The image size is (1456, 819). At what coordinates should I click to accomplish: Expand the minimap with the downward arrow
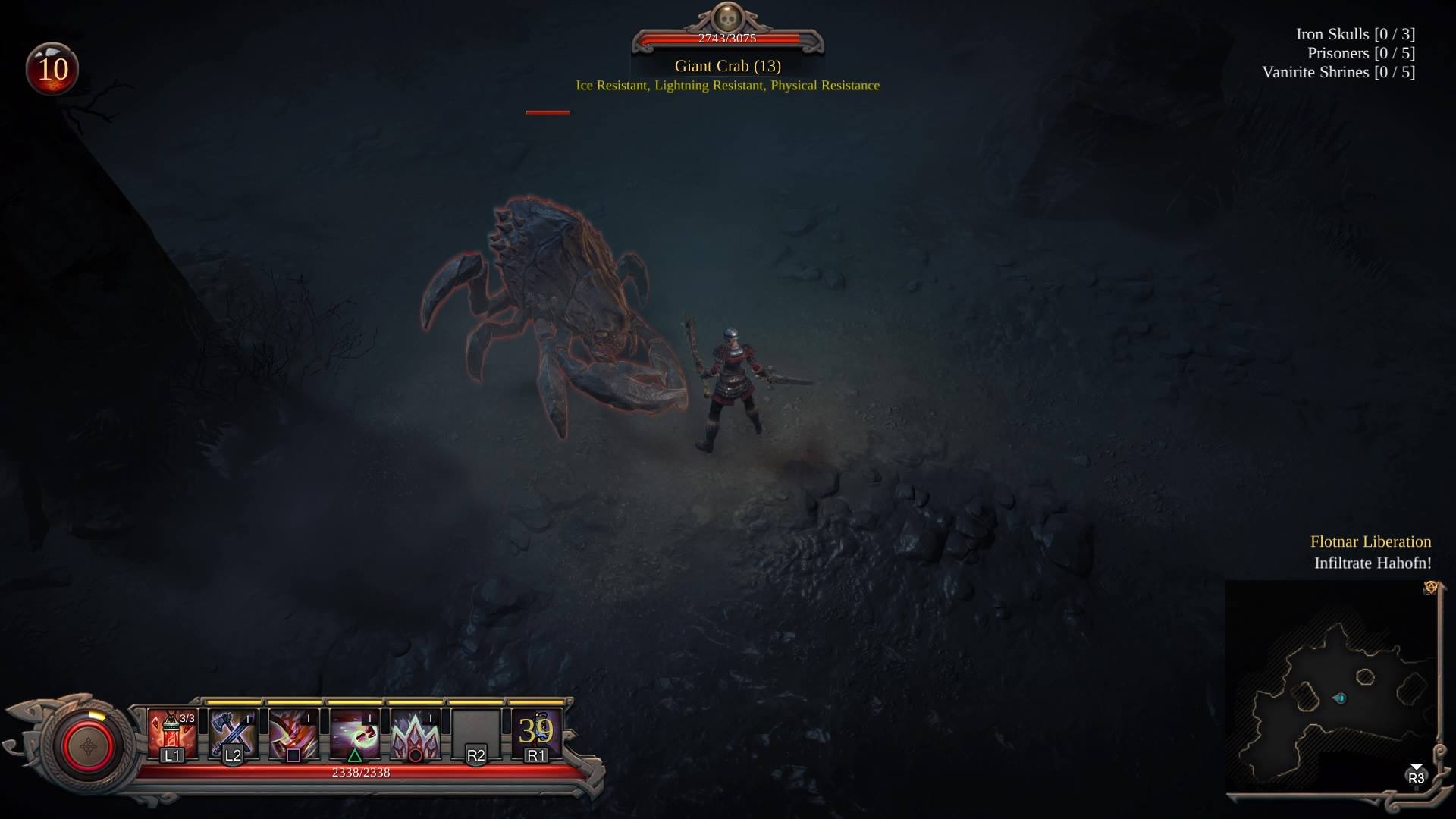click(1415, 764)
